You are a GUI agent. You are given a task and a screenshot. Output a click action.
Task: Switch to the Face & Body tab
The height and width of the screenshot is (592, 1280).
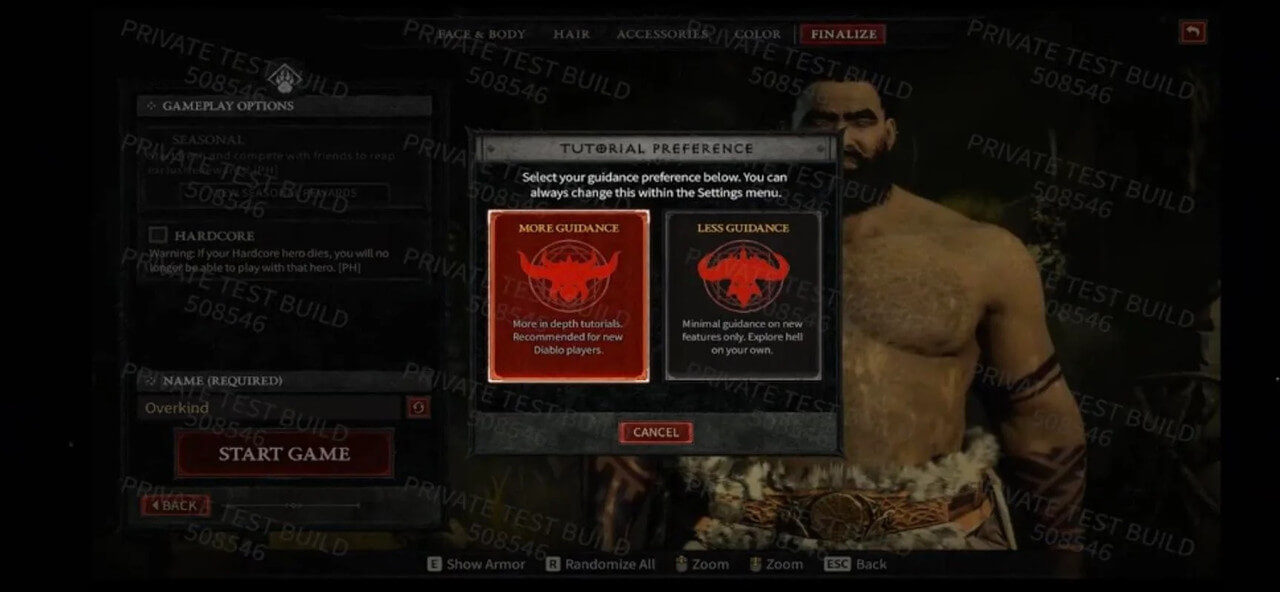481,34
